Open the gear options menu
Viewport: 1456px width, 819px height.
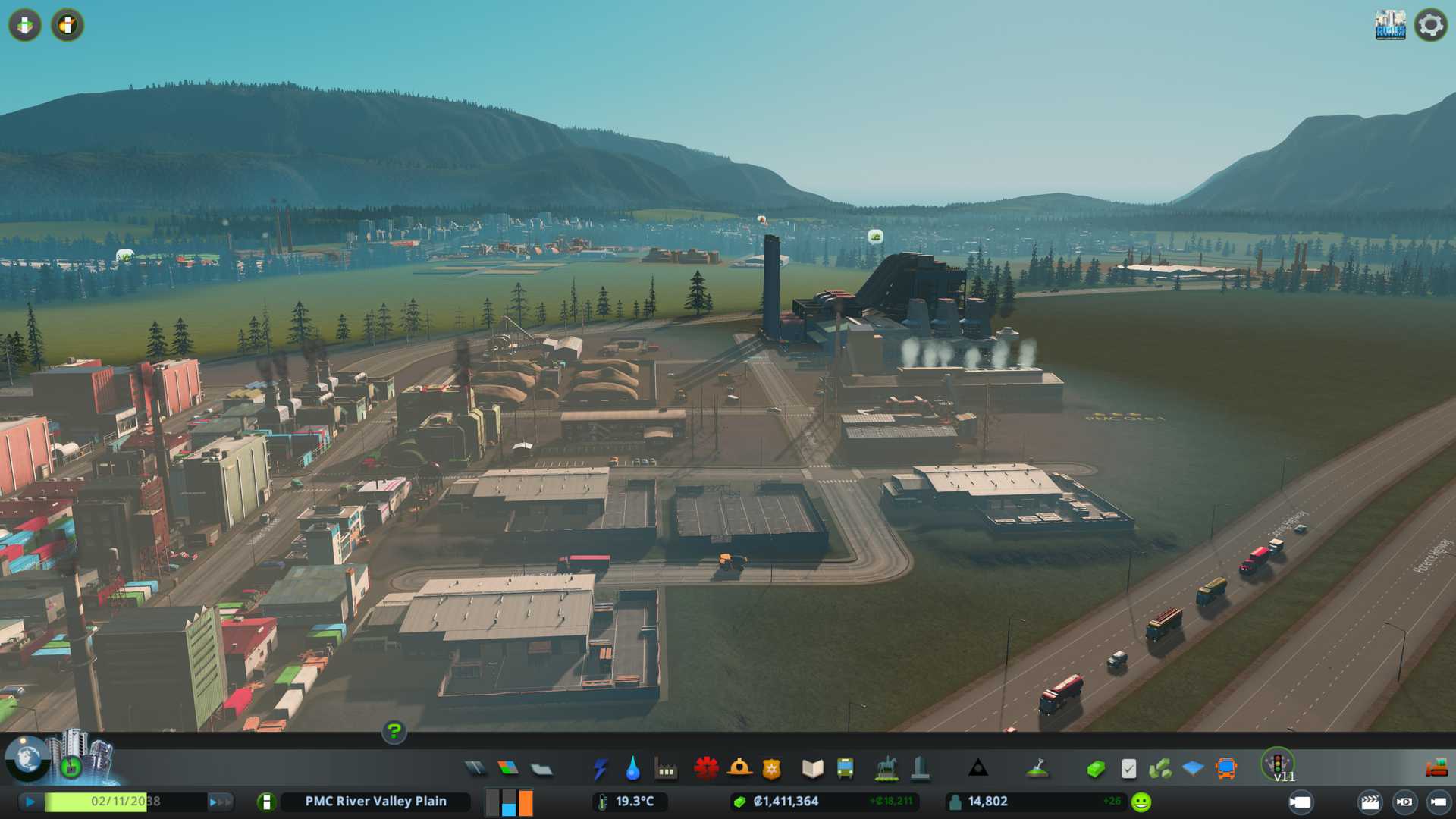click(1430, 25)
